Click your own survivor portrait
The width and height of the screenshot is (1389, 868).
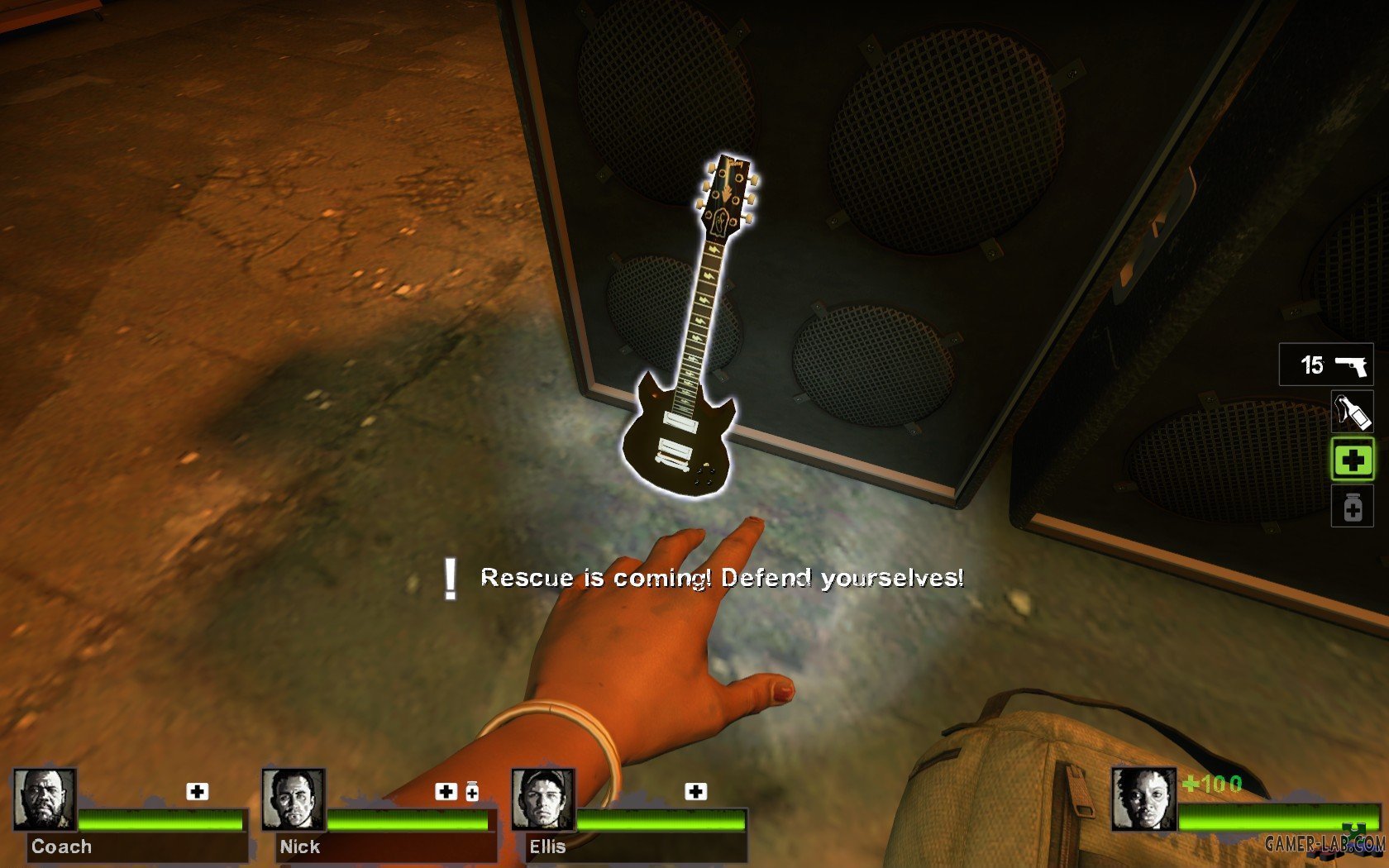click(1143, 799)
